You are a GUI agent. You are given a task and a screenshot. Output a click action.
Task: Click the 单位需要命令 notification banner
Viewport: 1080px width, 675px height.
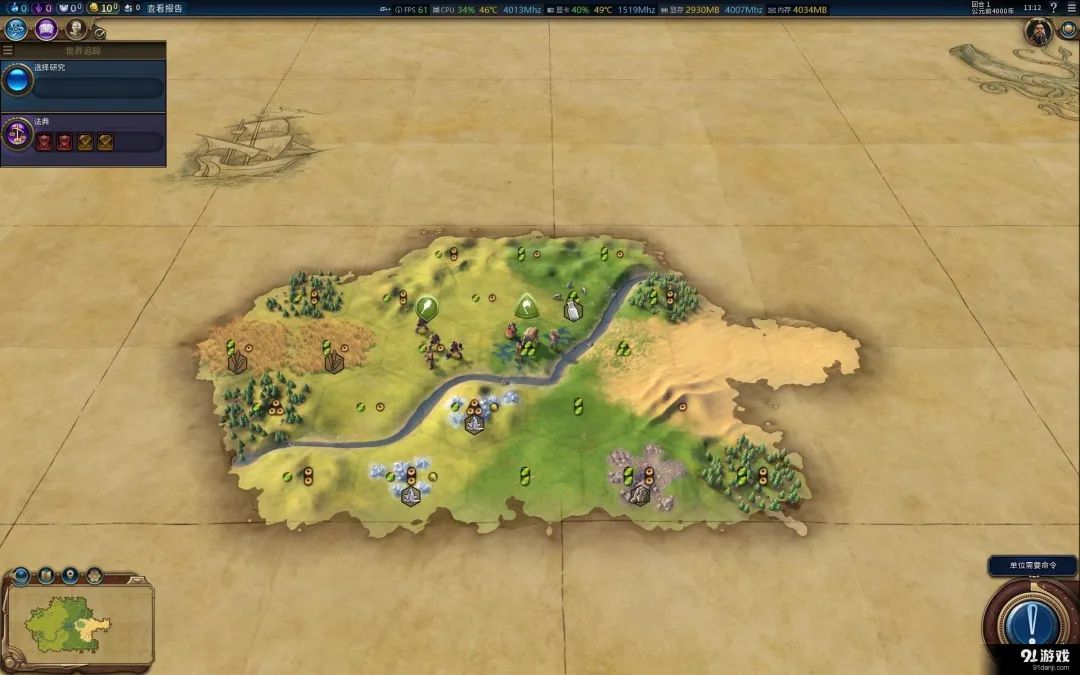point(1032,566)
